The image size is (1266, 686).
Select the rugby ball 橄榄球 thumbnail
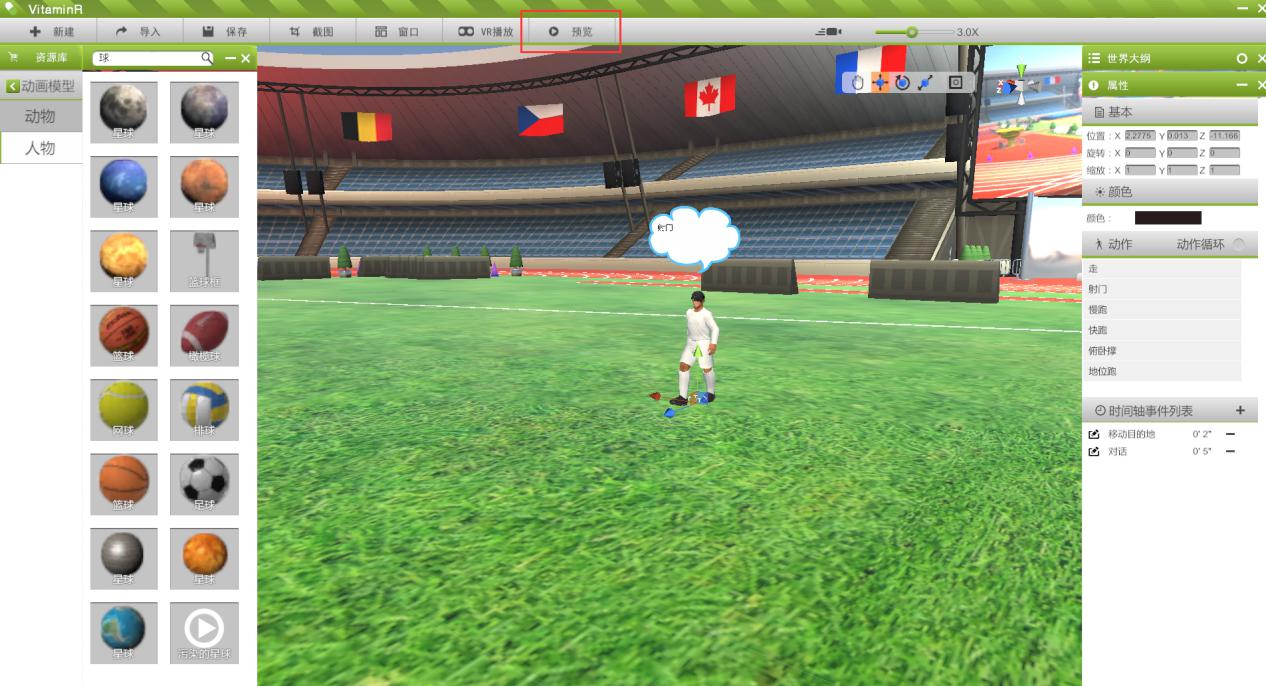(x=204, y=335)
